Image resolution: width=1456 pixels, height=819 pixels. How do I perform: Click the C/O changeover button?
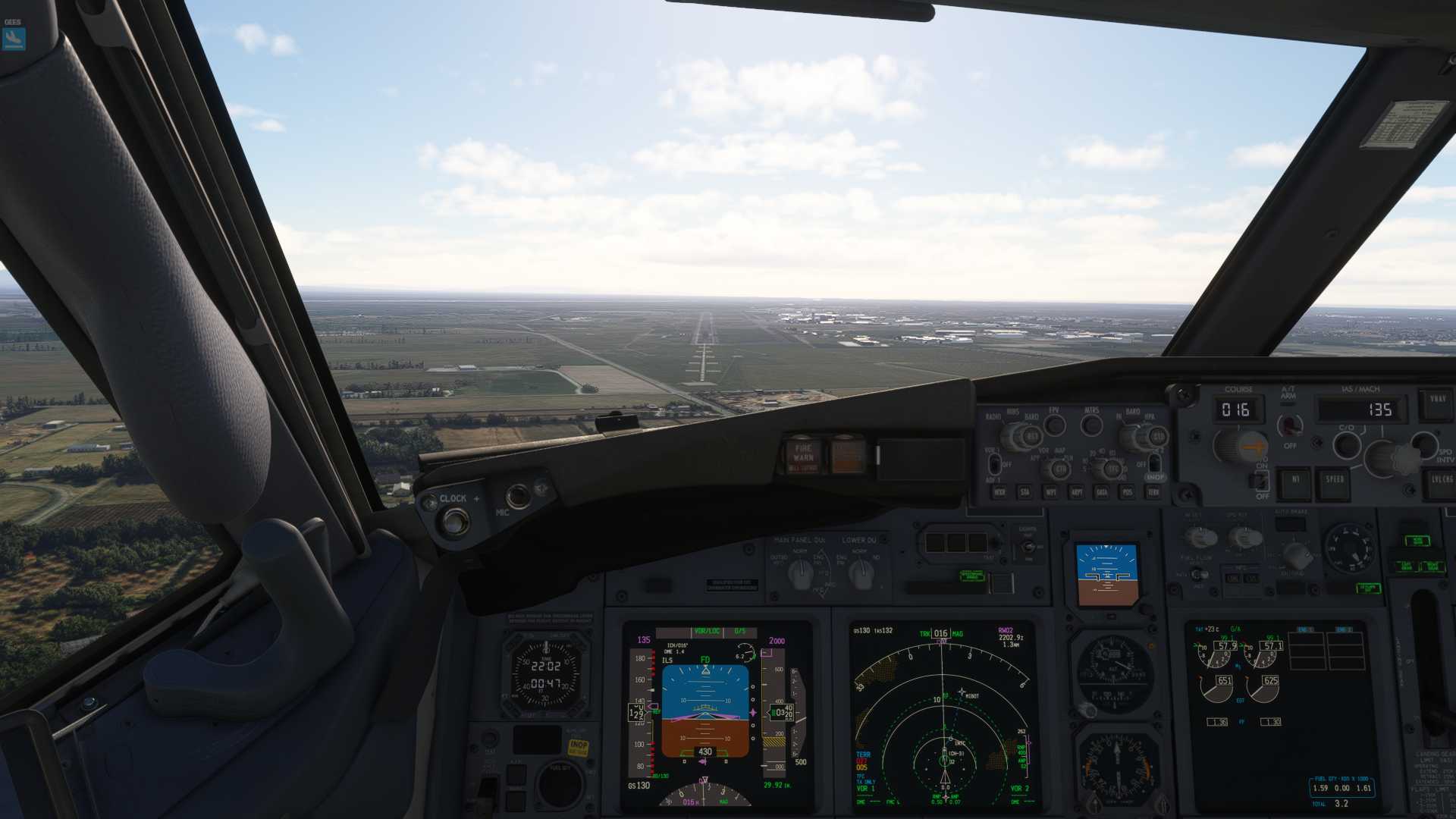(1346, 444)
